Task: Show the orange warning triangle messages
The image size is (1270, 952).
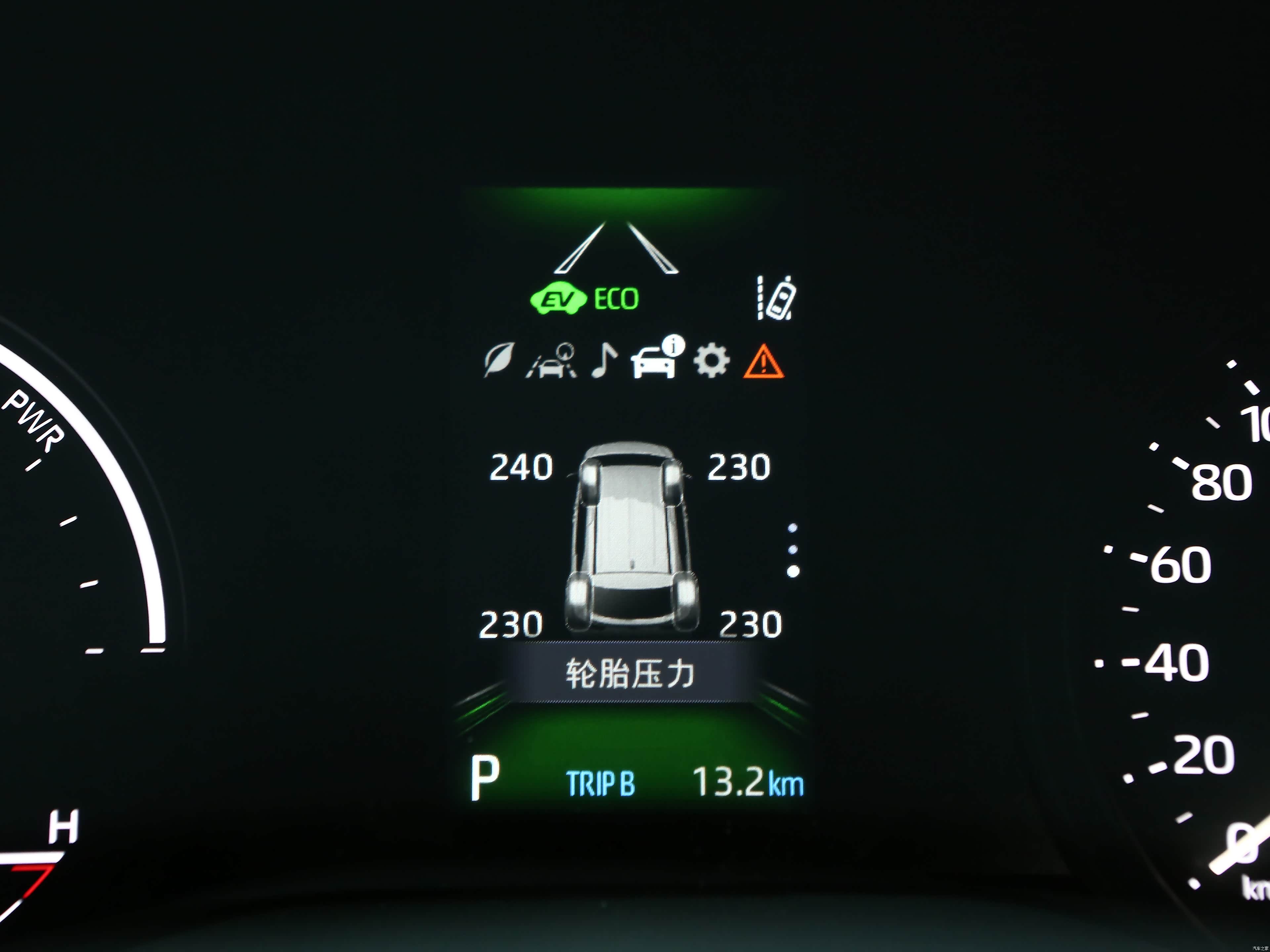Action: (x=763, y=362)
